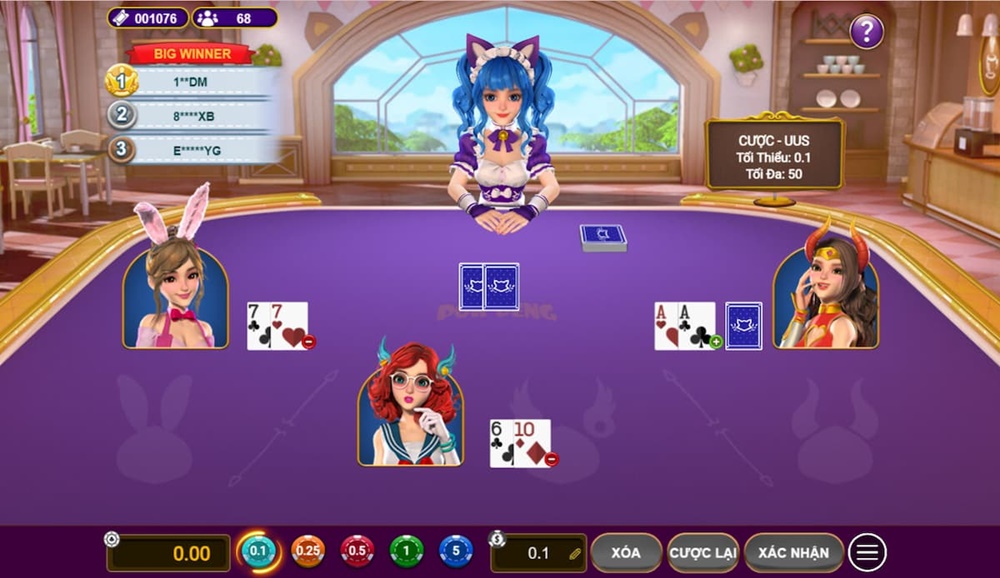Select the 0.1 teal betting chip
The image size is (1000, 578).
click(x=259, y=551)
